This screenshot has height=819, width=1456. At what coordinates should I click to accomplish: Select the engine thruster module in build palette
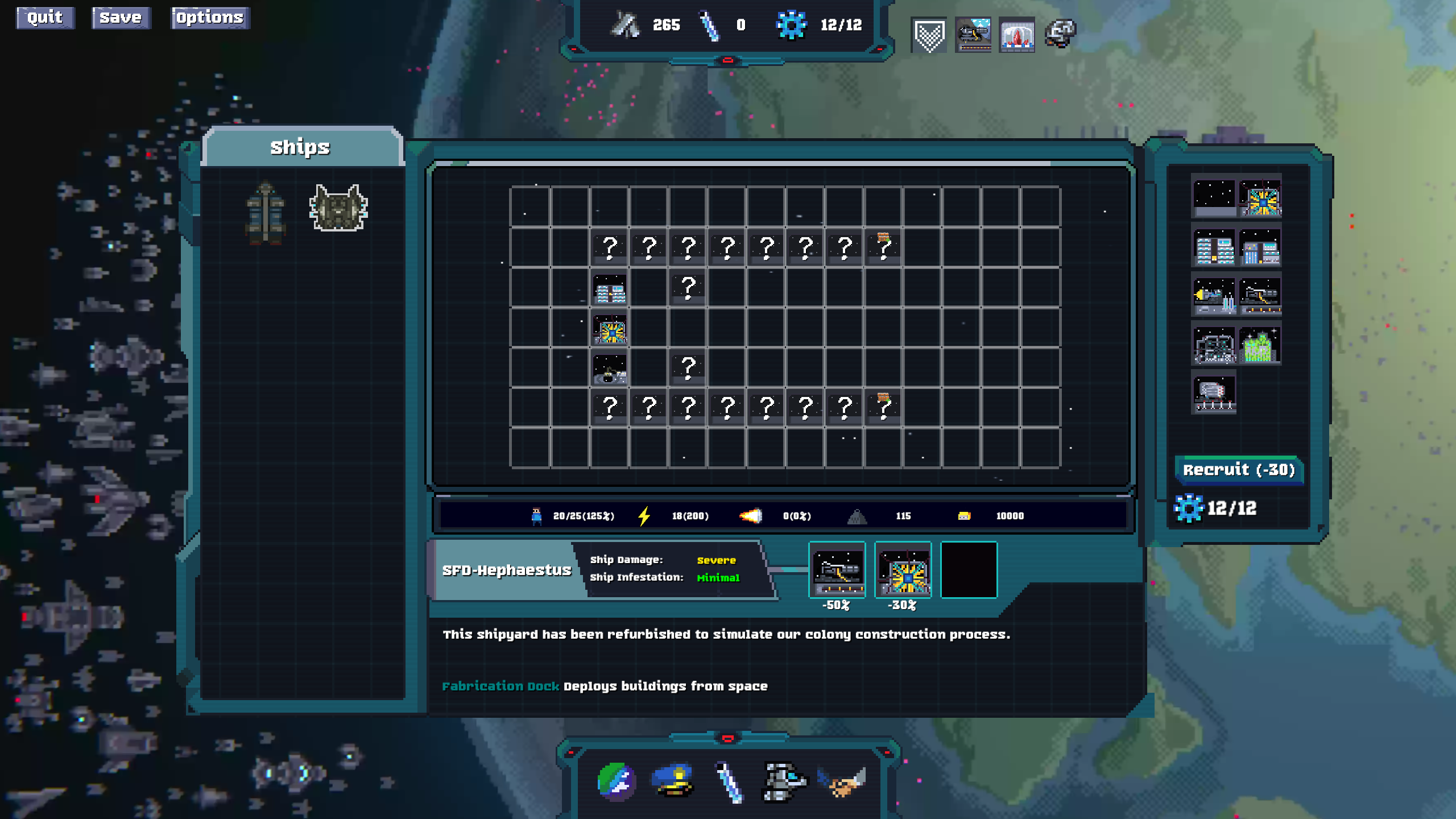click(1214, 296)
